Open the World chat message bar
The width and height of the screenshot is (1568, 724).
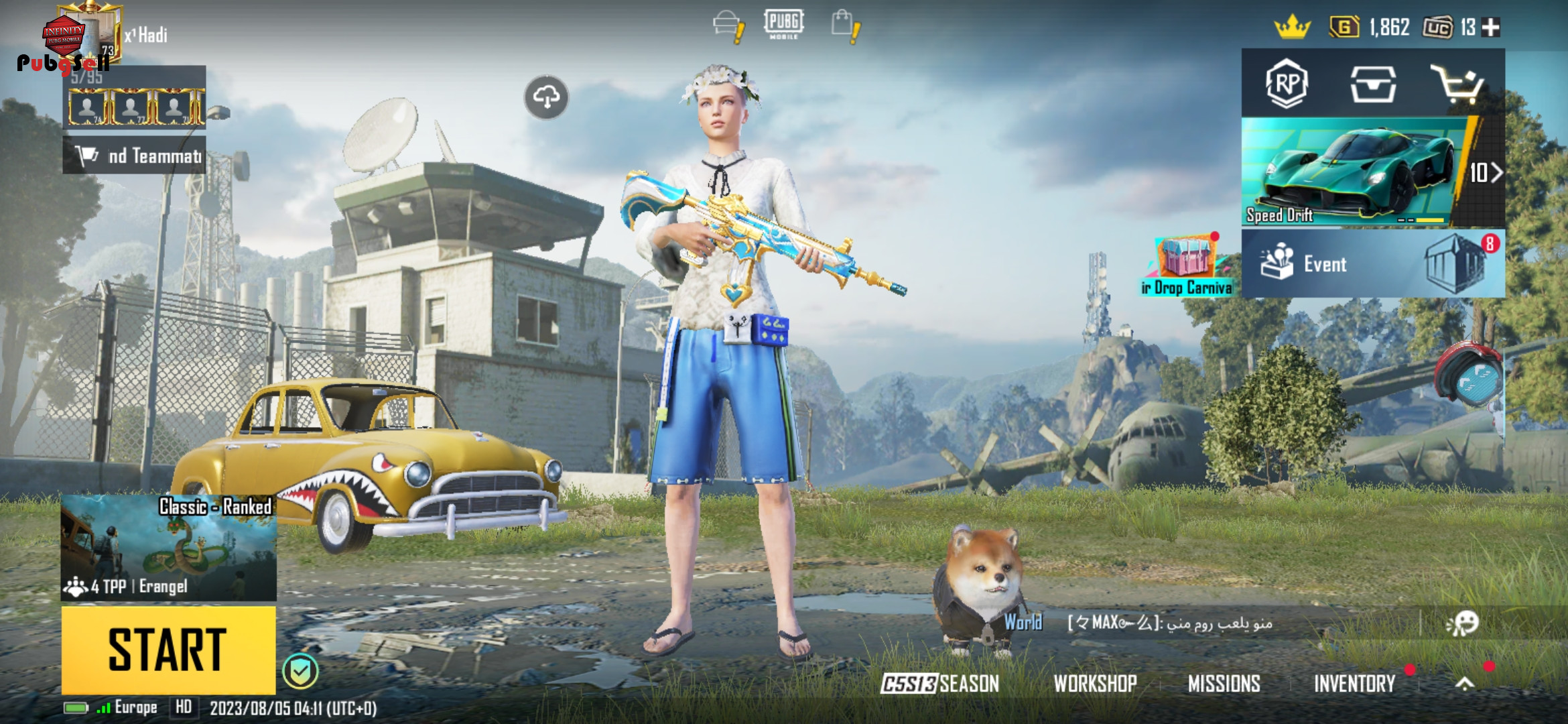(x=1206, y=623)
